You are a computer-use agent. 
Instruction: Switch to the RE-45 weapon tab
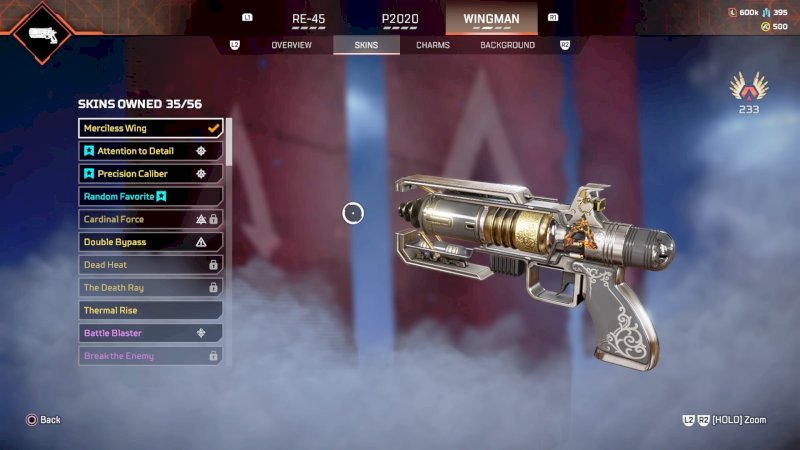pos(308,18)
